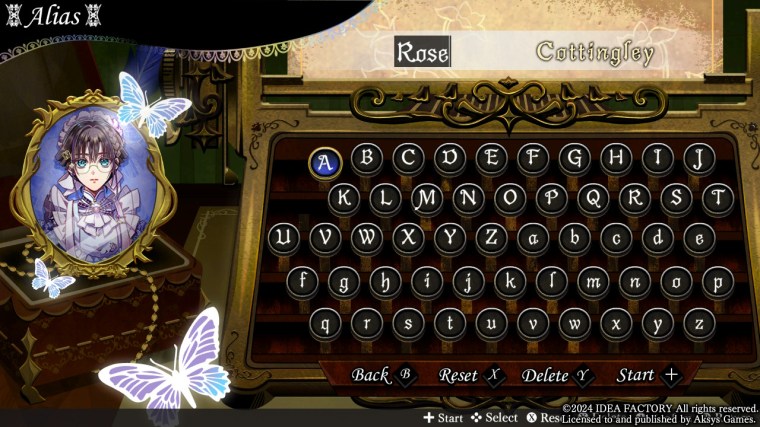Select the surname field Cottingley

tap(595, 52)
